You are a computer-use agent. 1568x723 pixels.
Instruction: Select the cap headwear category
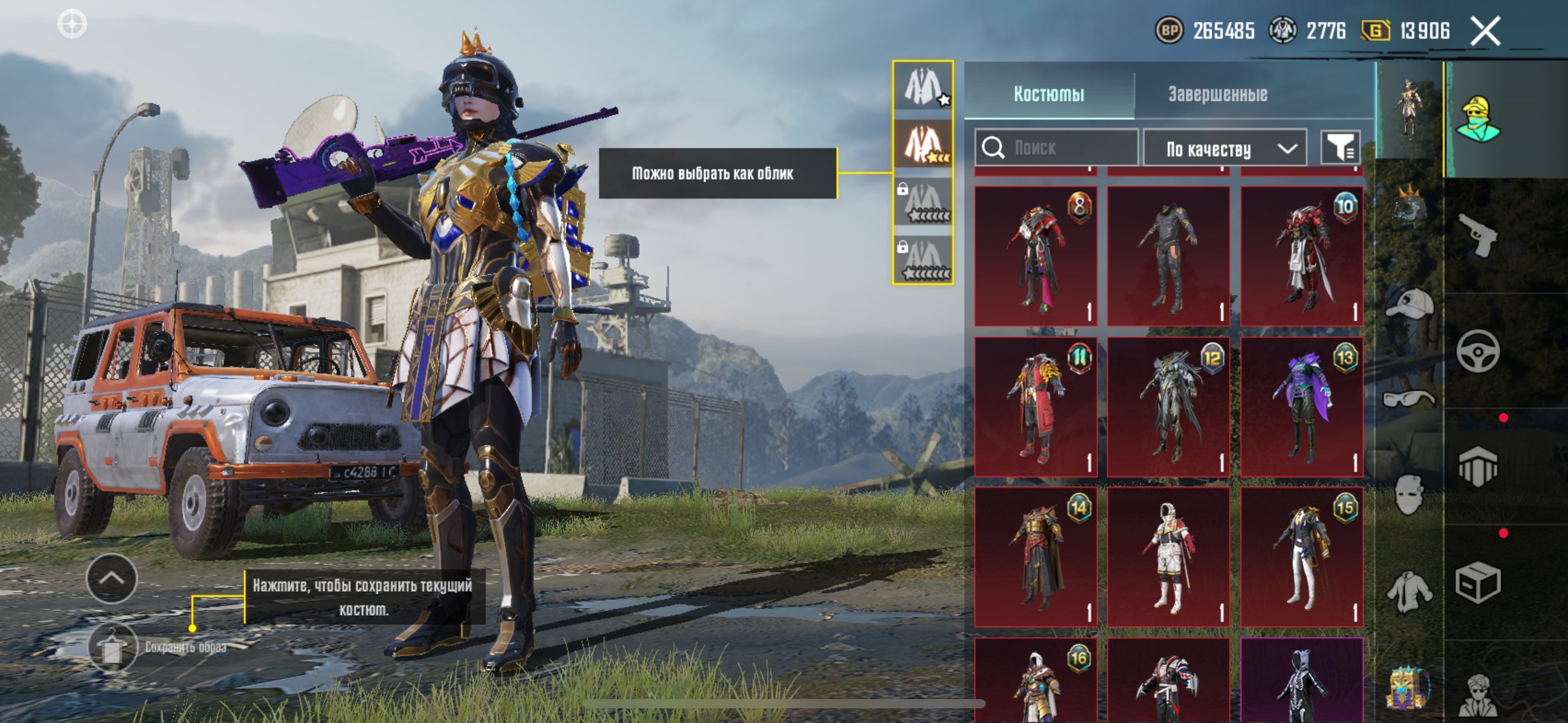coord(1409,305)
